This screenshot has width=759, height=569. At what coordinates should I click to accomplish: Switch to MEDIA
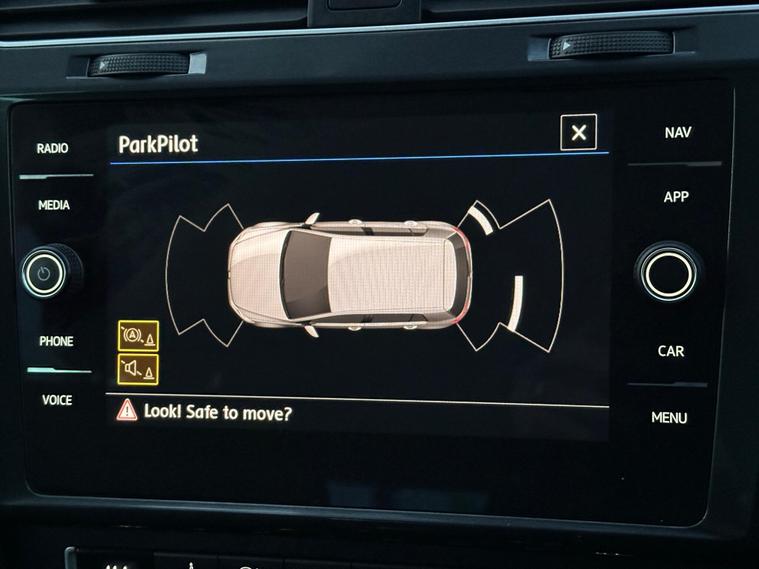[x=54, y=205]
